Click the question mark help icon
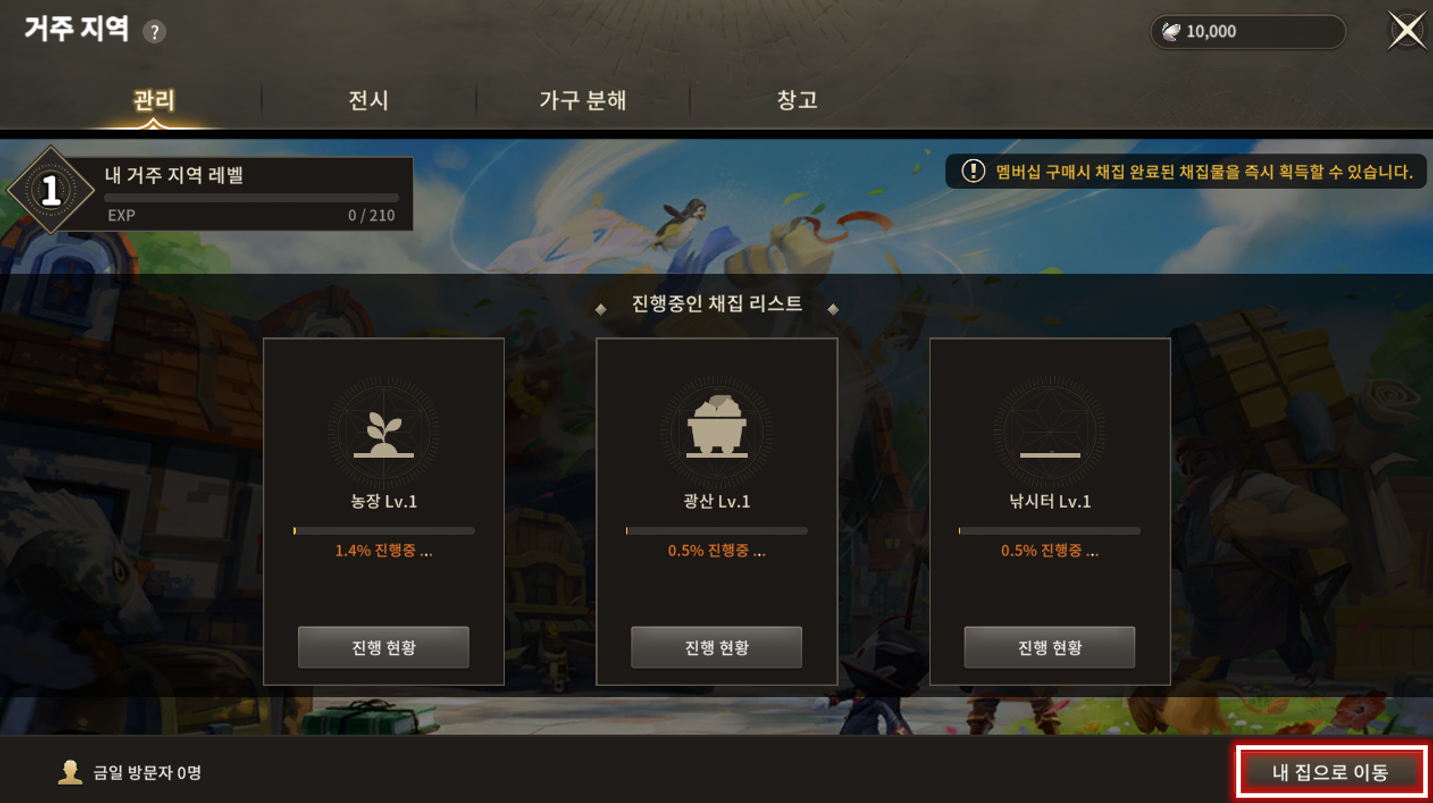The width and height of the screenshot is (1433, 803). tap(154, 32)
